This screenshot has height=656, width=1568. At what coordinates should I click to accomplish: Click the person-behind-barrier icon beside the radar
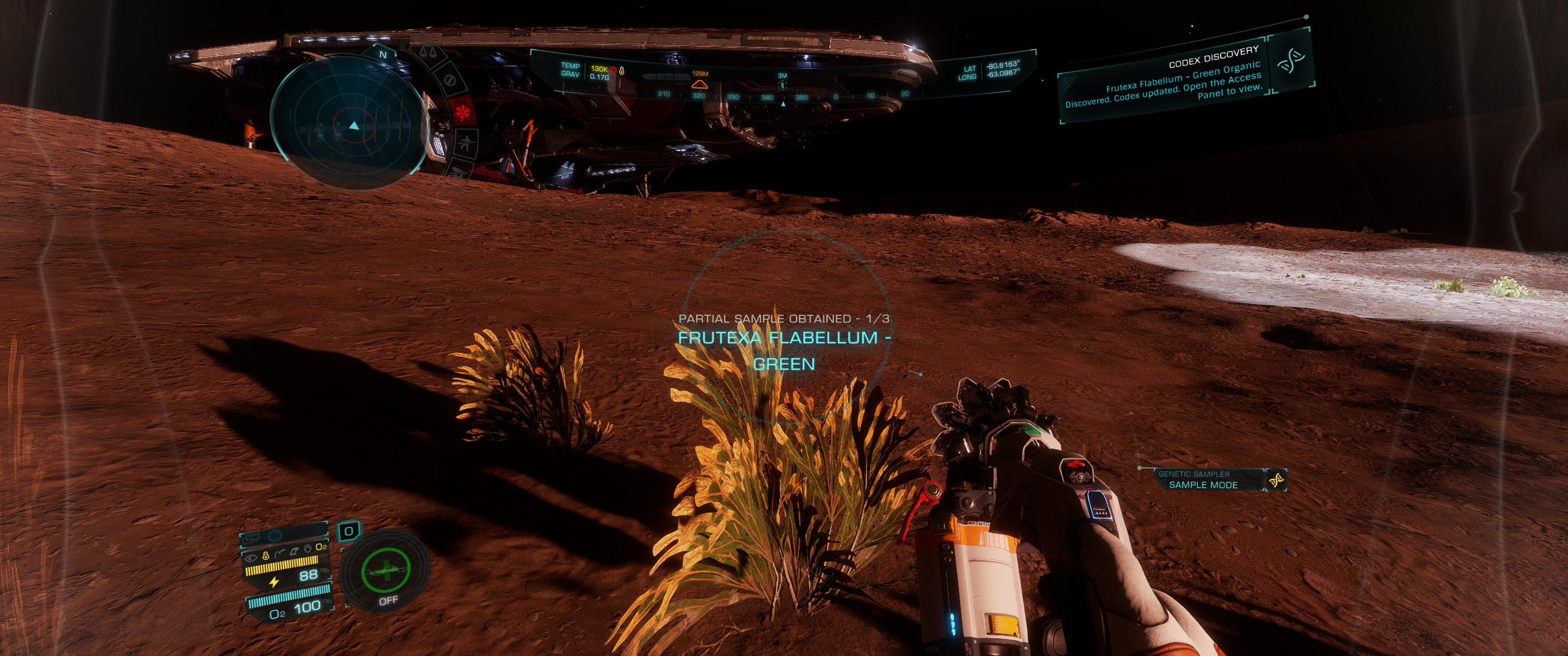(466, 143)
